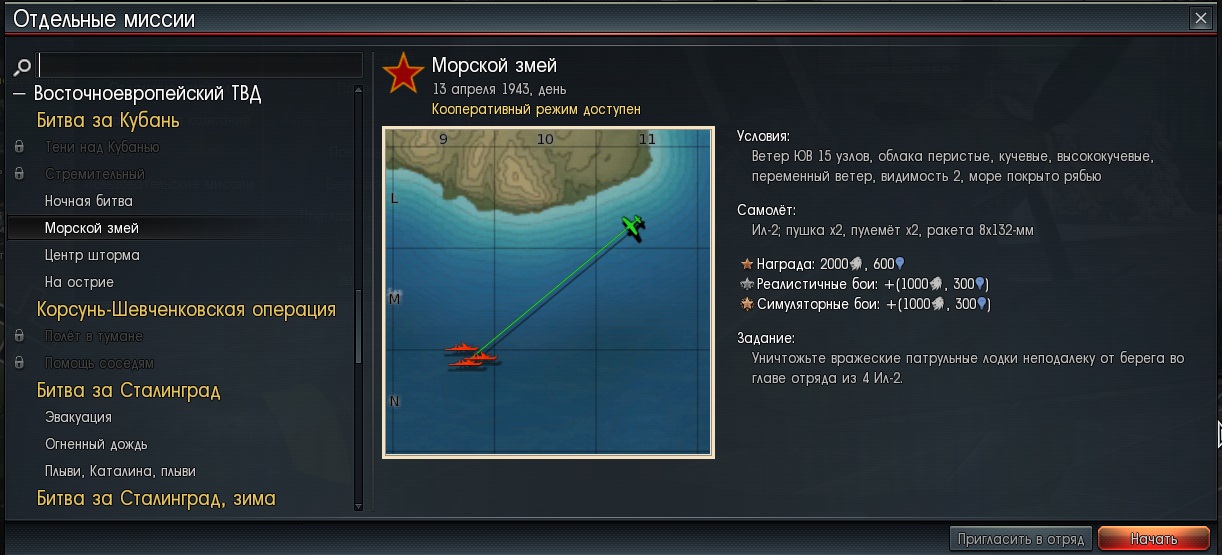Collapse the Восточноевропейский ТВД section
This screenshot has width=1222, height=555.
pos(19,94)
